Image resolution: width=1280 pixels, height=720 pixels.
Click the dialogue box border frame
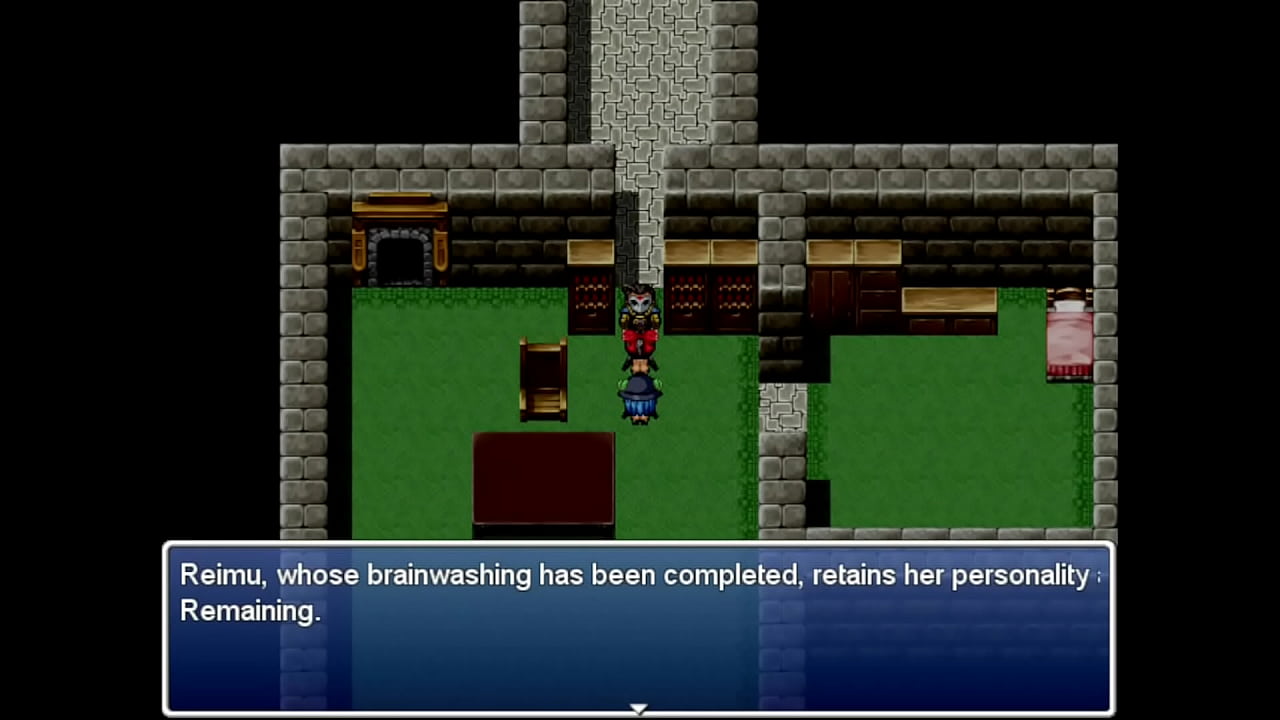[640, 545]
